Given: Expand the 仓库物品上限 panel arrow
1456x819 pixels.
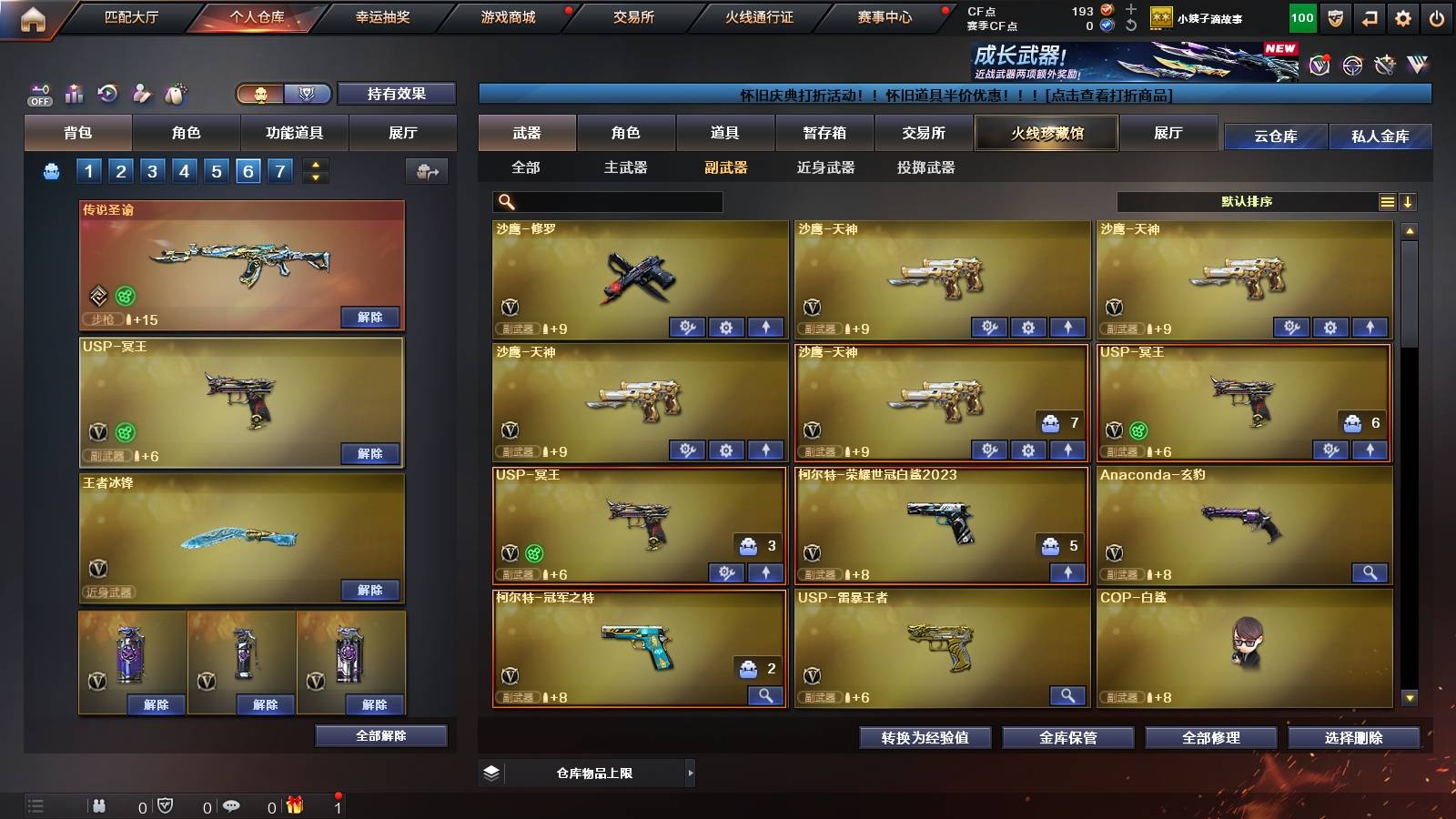Looking at the screenshot, I should click(690, 773).
